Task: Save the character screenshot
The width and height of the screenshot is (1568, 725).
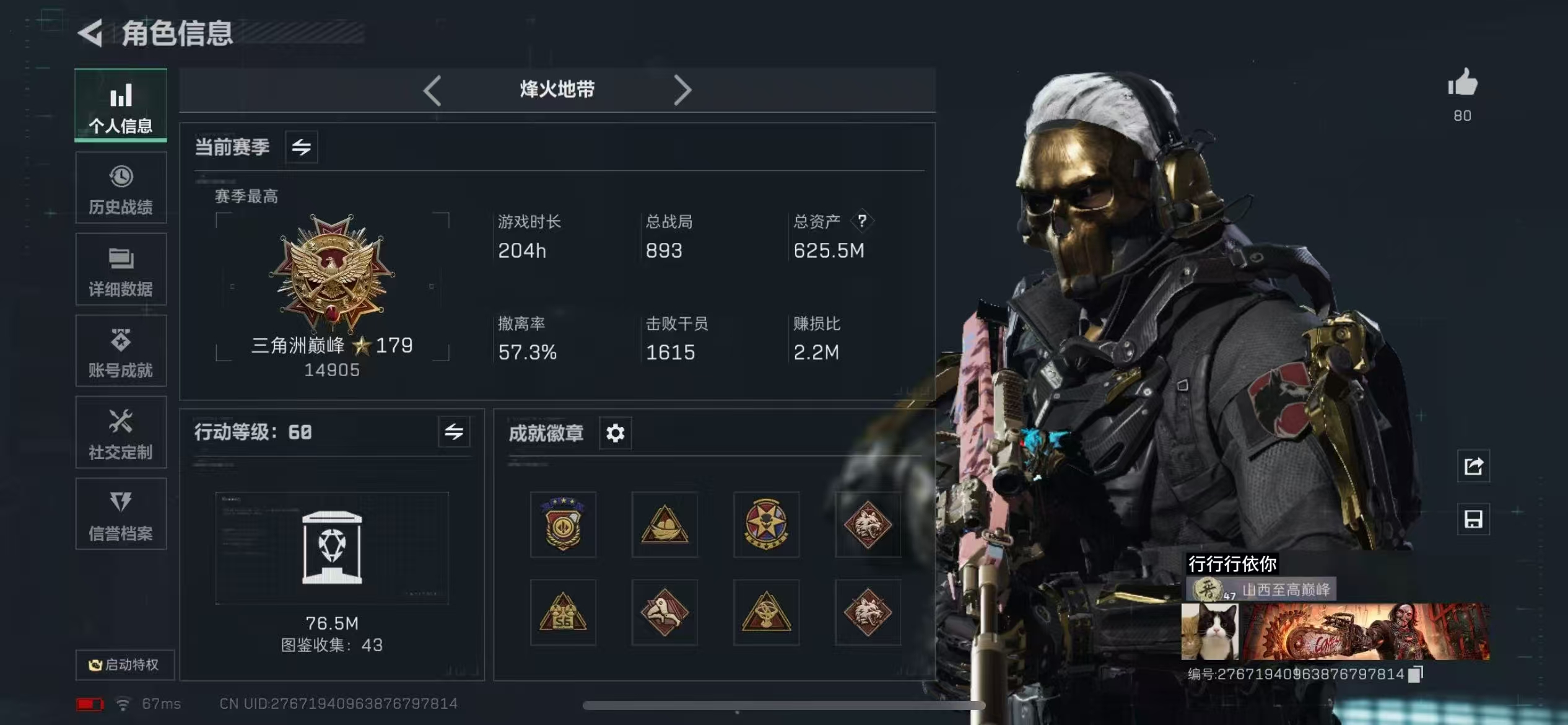Action: pyautogui.click(x=1473, y=519)
